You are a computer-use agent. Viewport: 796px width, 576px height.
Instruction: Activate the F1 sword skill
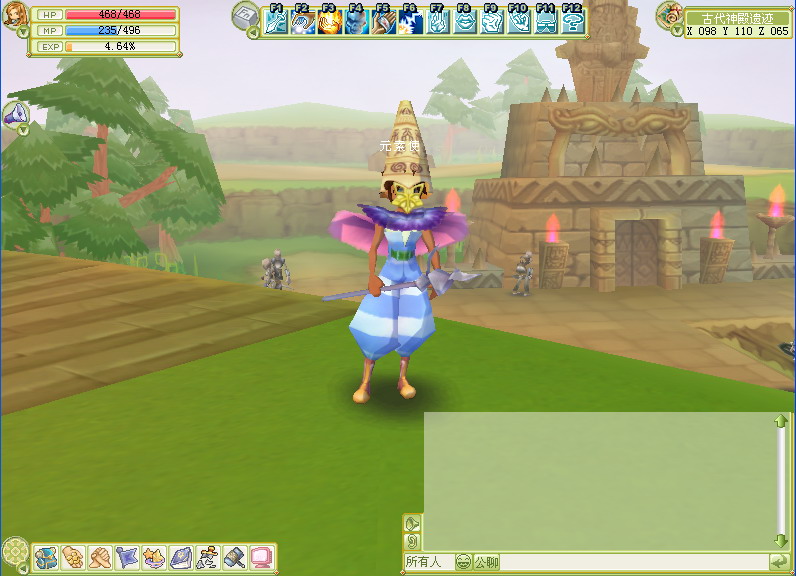click(275, 22)
